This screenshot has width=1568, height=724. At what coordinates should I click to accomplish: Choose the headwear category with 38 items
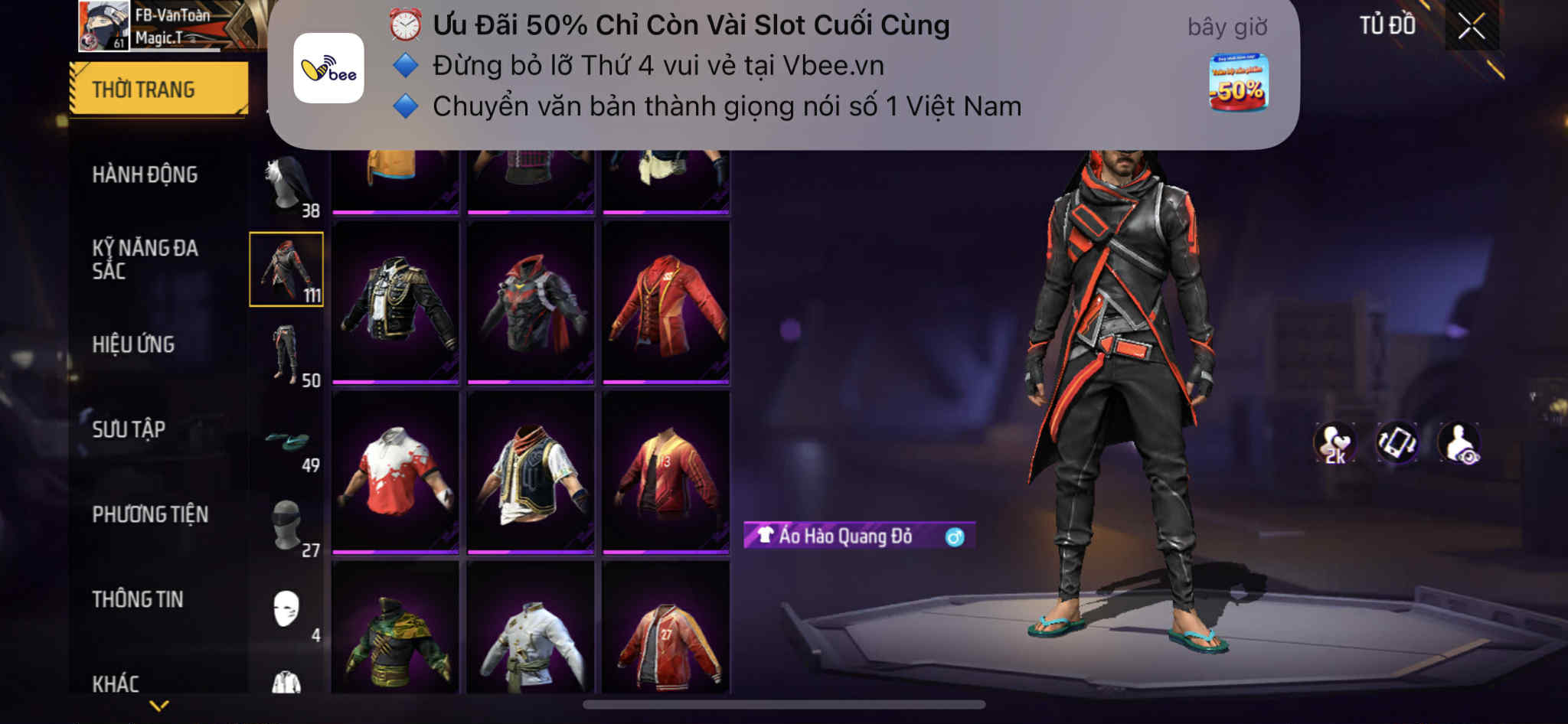[288, 186]
